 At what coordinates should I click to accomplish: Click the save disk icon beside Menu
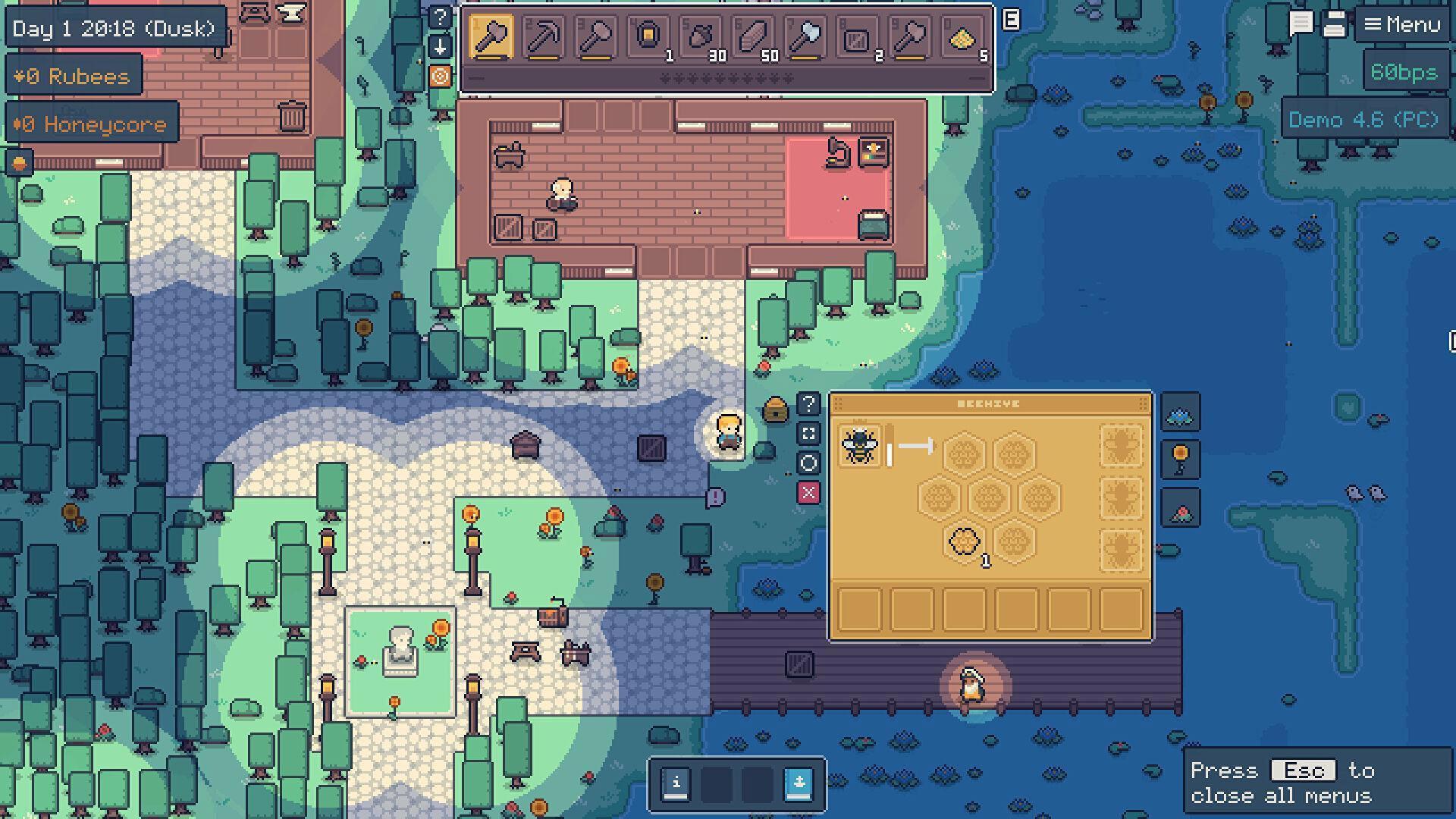(1334, 24)
